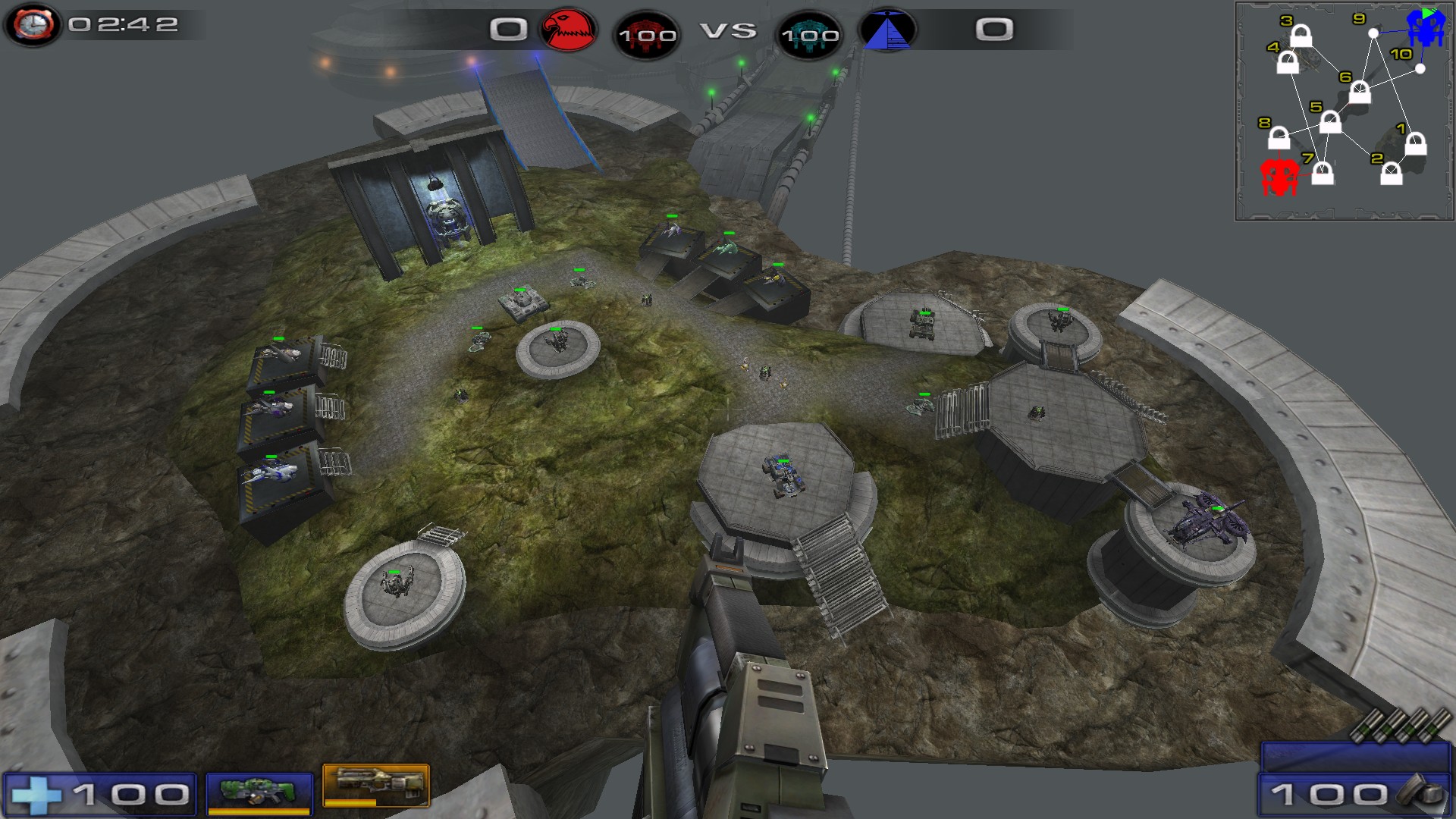Click open node 10 on the minimap
The height and width of the screenshot is (819, 1456).
point(1420,69)
